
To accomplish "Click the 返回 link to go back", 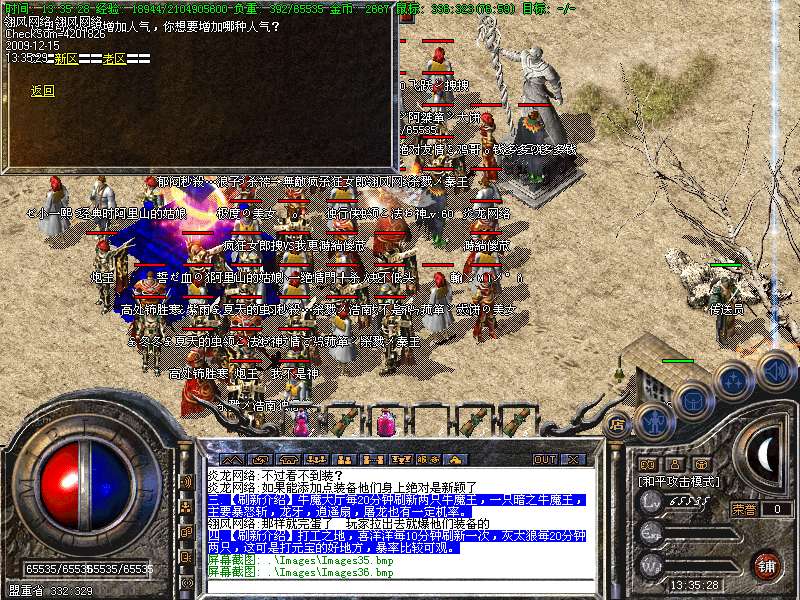I will [43, 91].
